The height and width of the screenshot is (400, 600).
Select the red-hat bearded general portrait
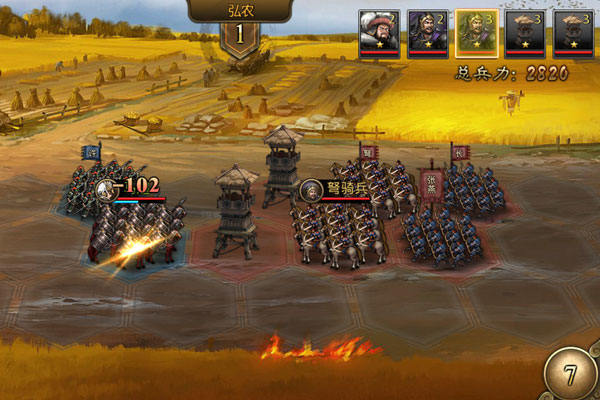(381, 32)
